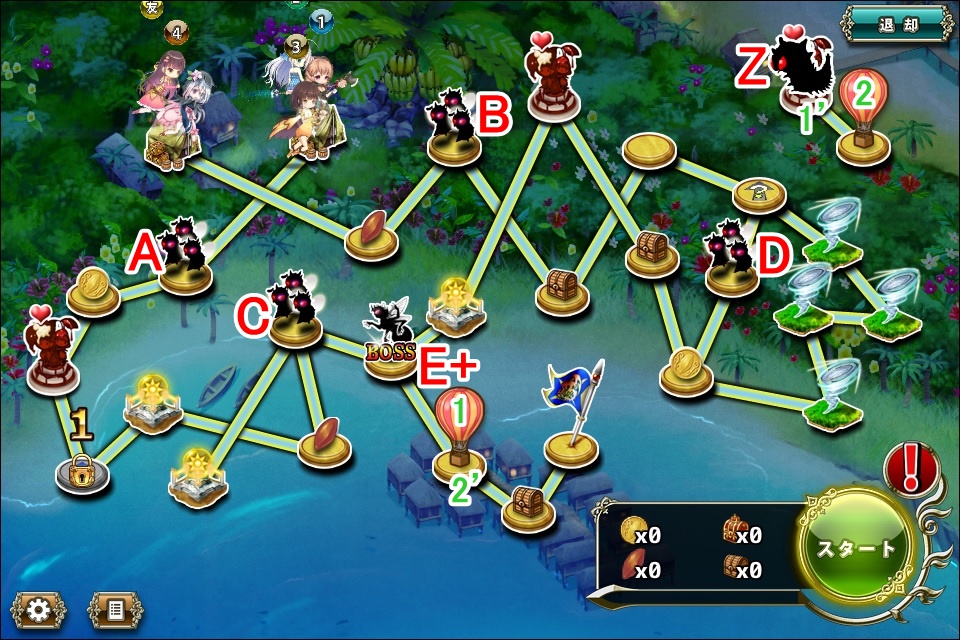960x640 pixels.
Task: Show the list document panel
Action: click(x=115, y=609)
